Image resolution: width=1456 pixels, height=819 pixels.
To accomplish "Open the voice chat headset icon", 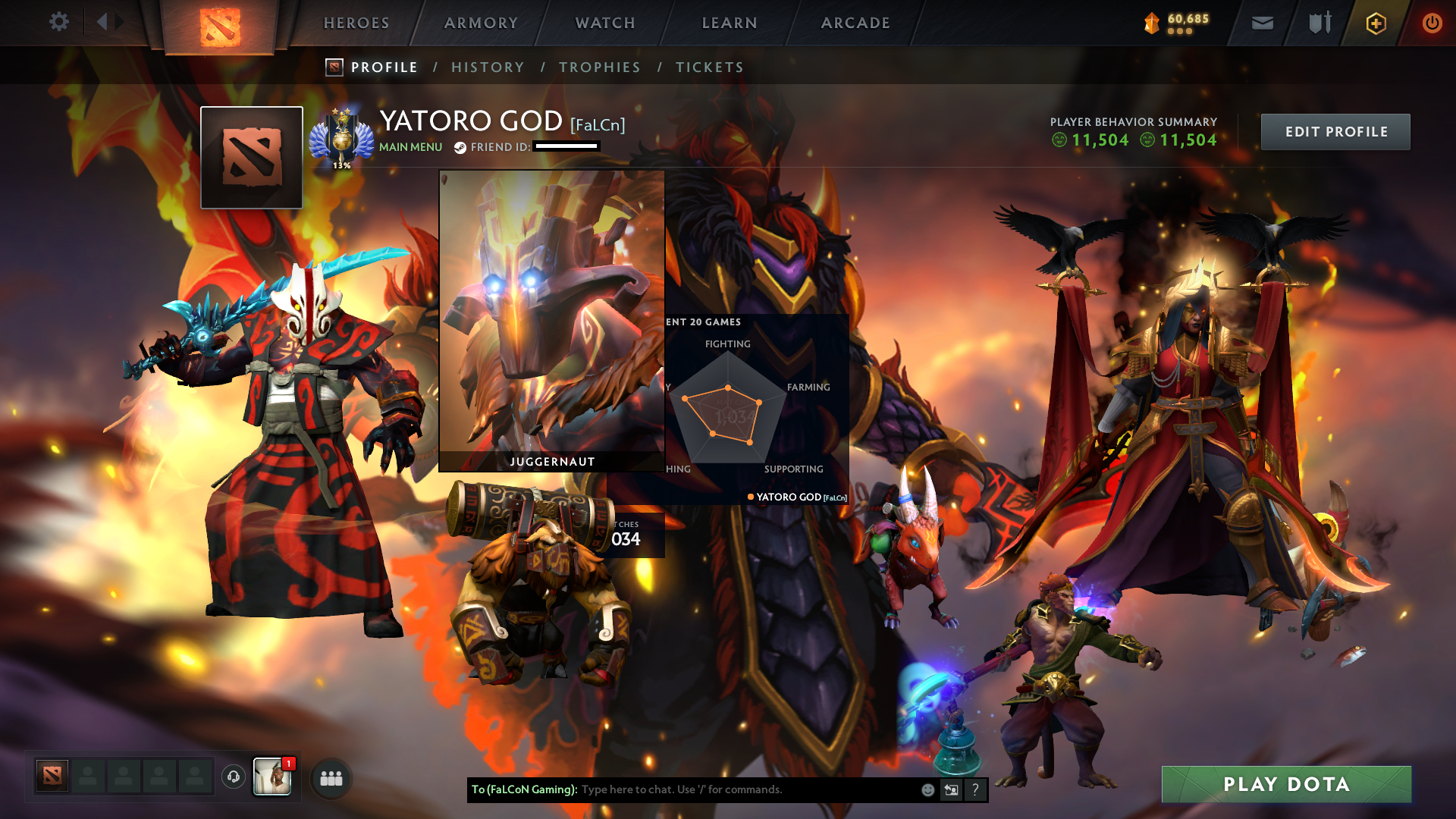I will [x=233, y=777].
